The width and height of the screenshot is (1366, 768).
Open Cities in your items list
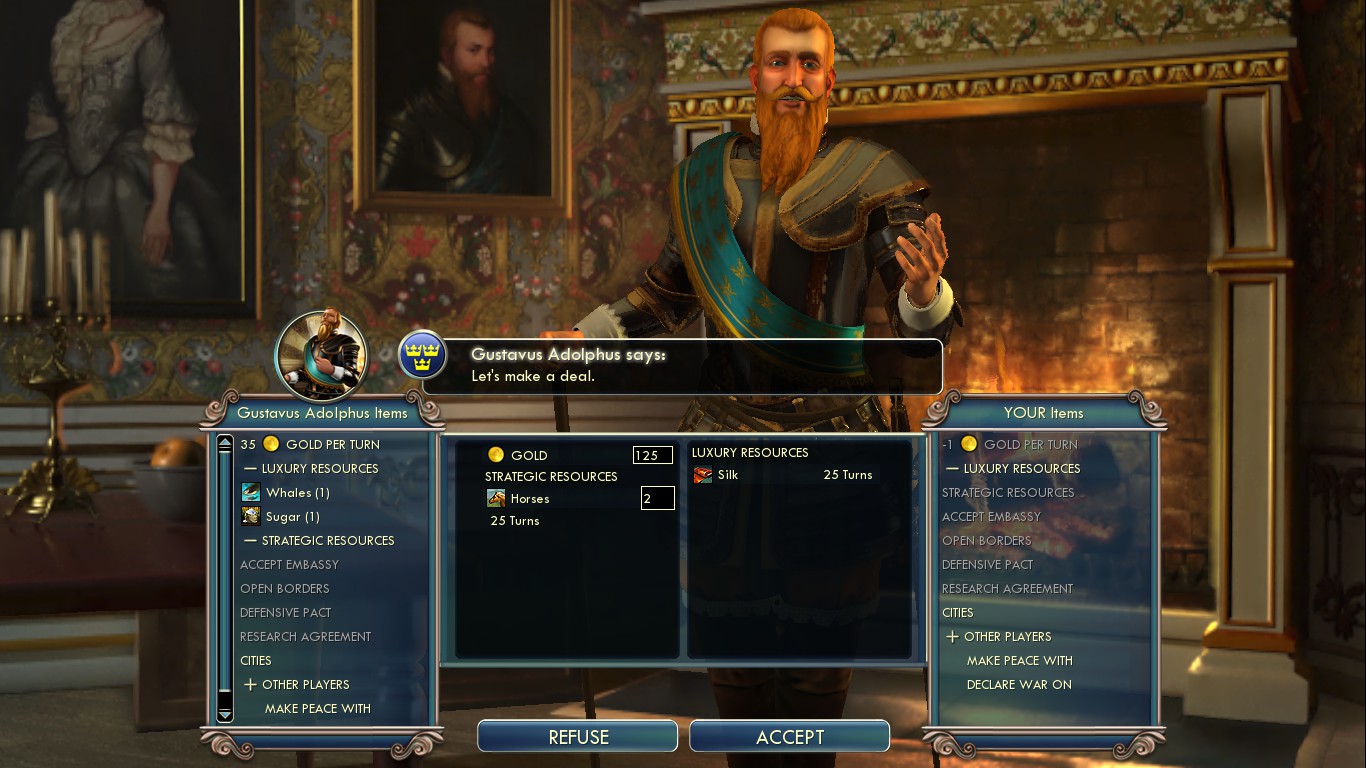point(957,612)
